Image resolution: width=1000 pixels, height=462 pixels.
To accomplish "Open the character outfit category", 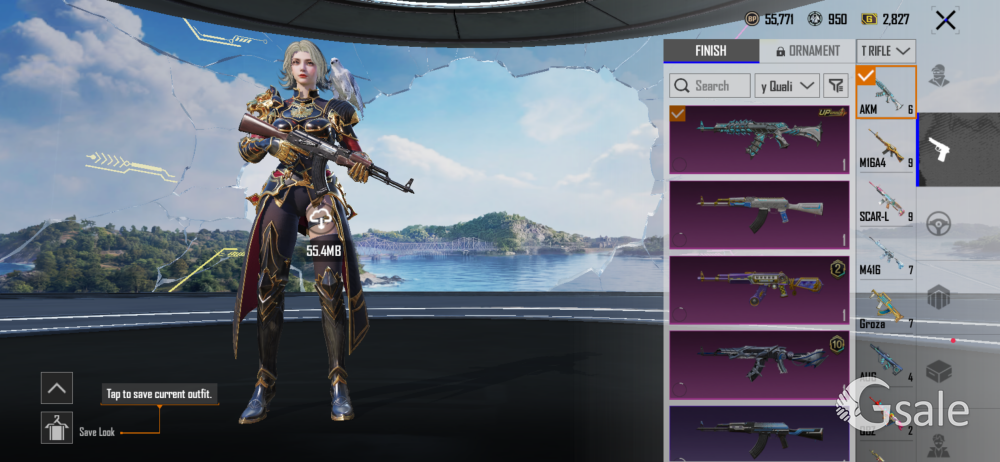I will point(938,76).
